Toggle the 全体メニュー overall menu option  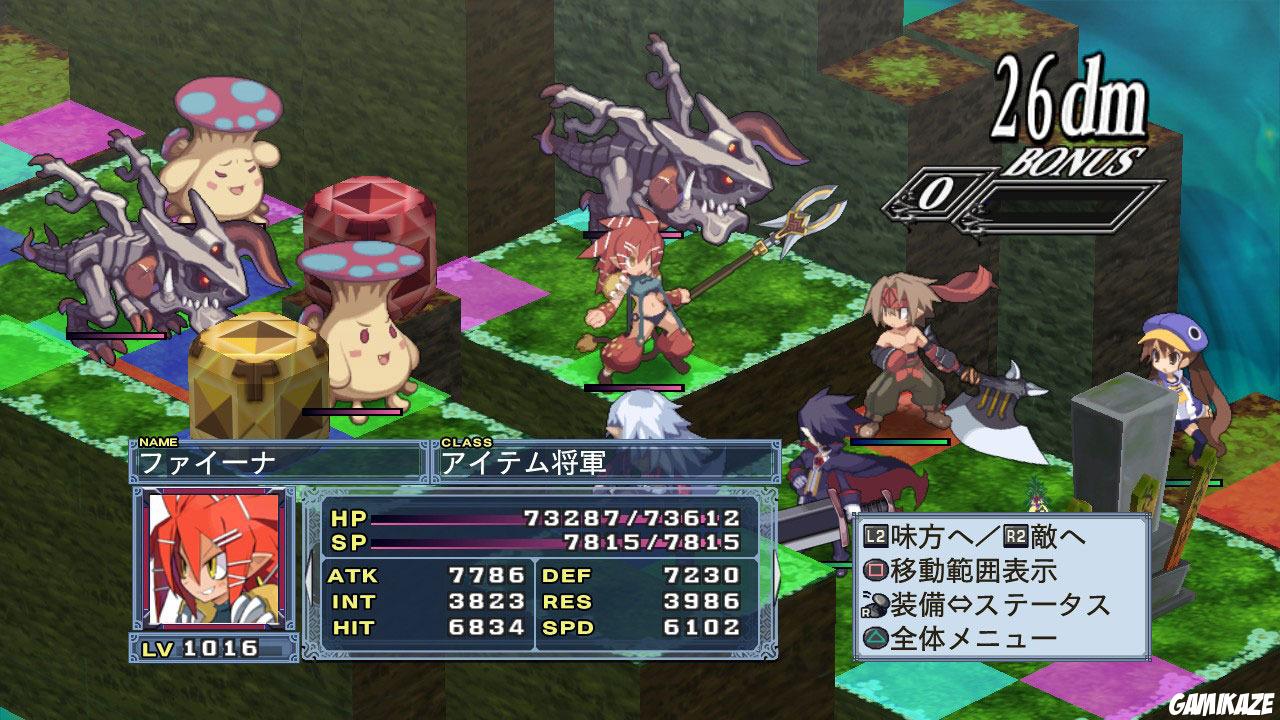pos(975,637)
